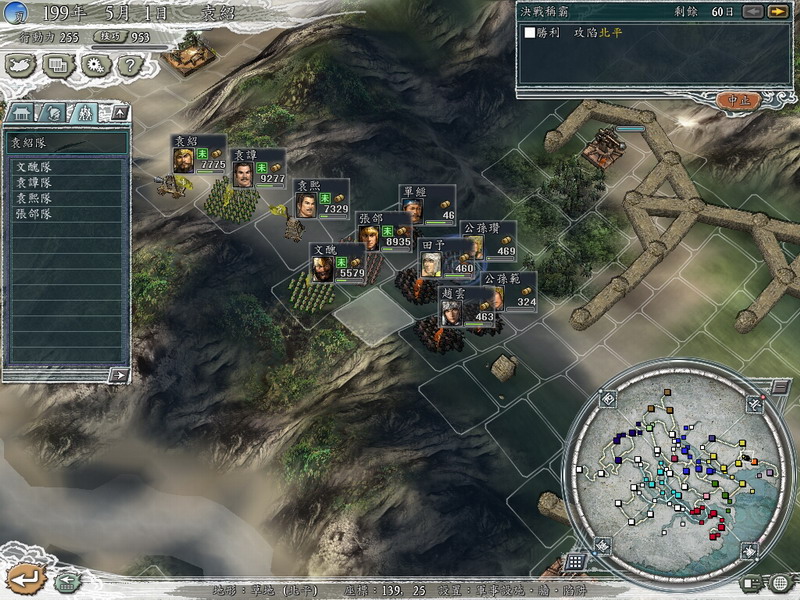Click the grey previous-page arrow in objective panel
This screenshot has width=800, height=600.
[x=753, y=11]
